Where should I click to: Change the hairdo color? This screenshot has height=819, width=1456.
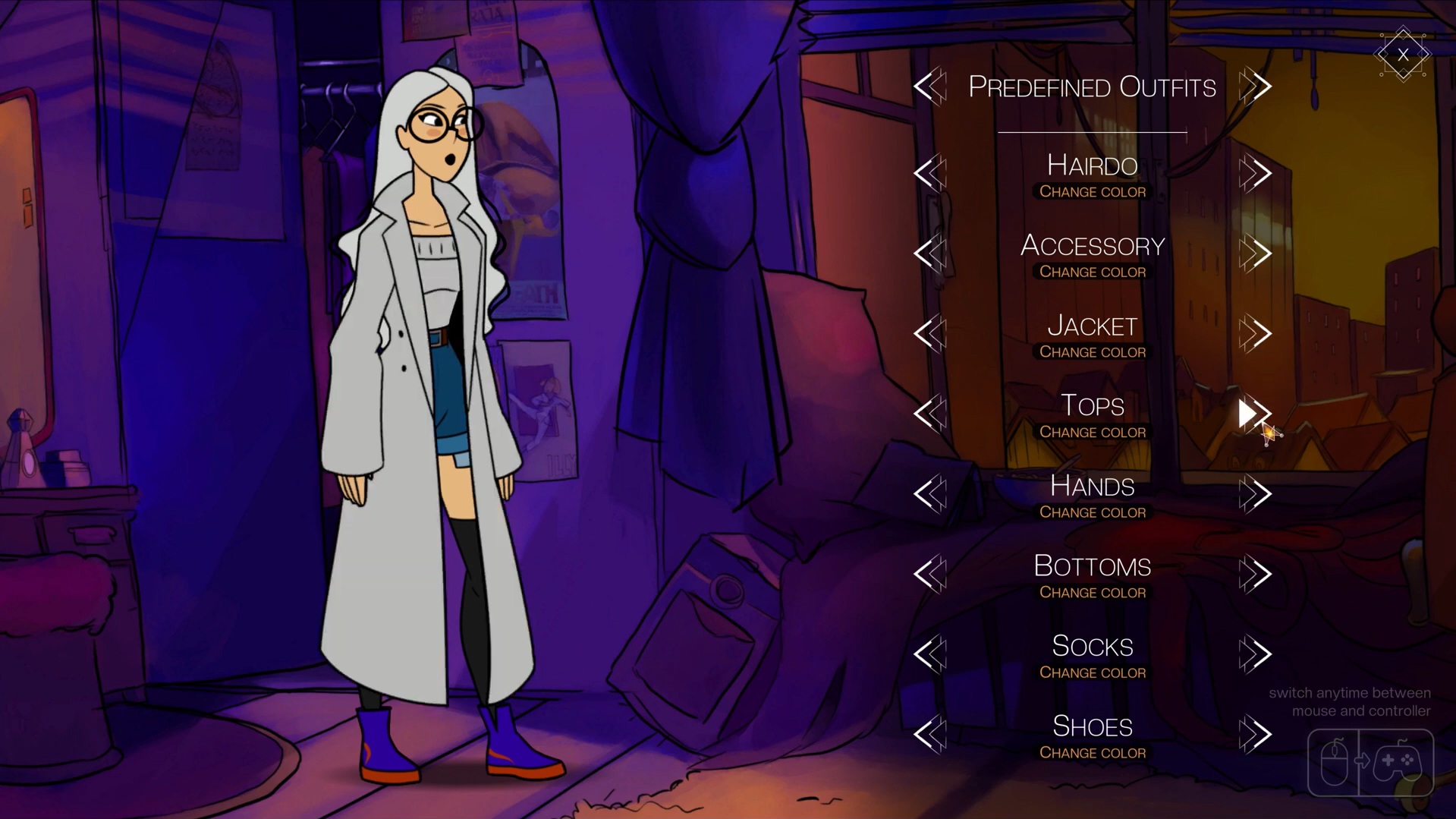(1092, 192)
